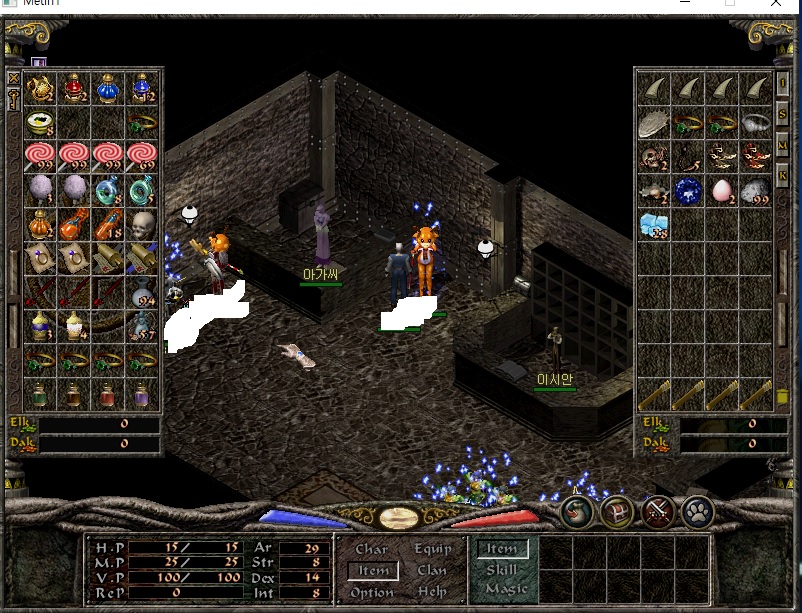Click the paw print round button
The height and width of the screenshot is (613, 802).
[x=698, y=512]
